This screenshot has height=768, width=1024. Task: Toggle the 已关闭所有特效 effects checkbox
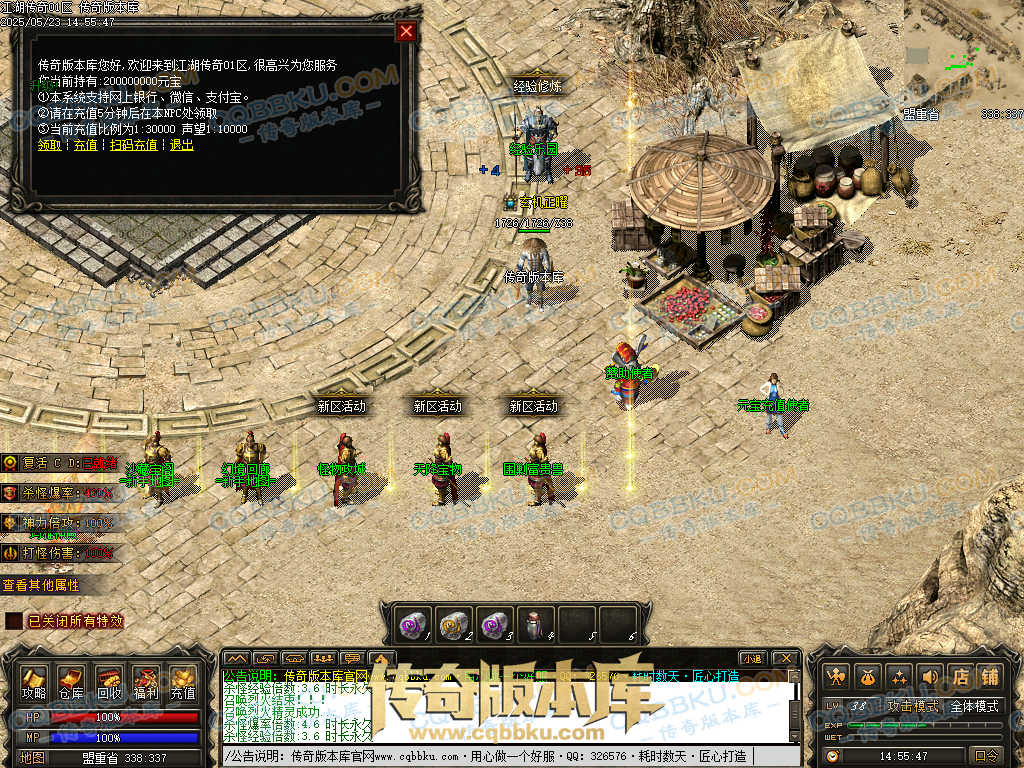coord(13,621)
